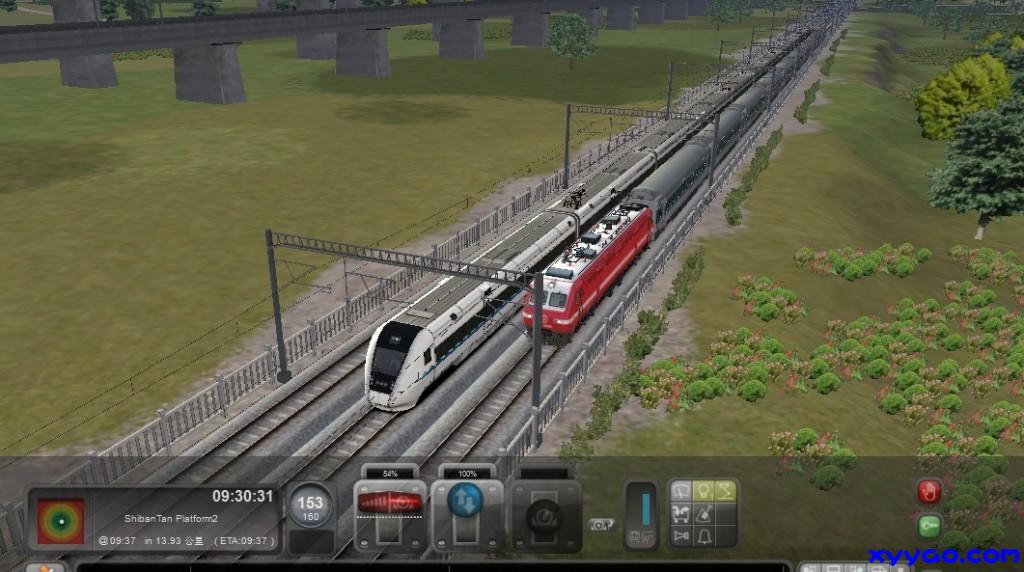
Task: Select the ShibanTan Platform2 destination panel
Action: click(x=170, y=518)
